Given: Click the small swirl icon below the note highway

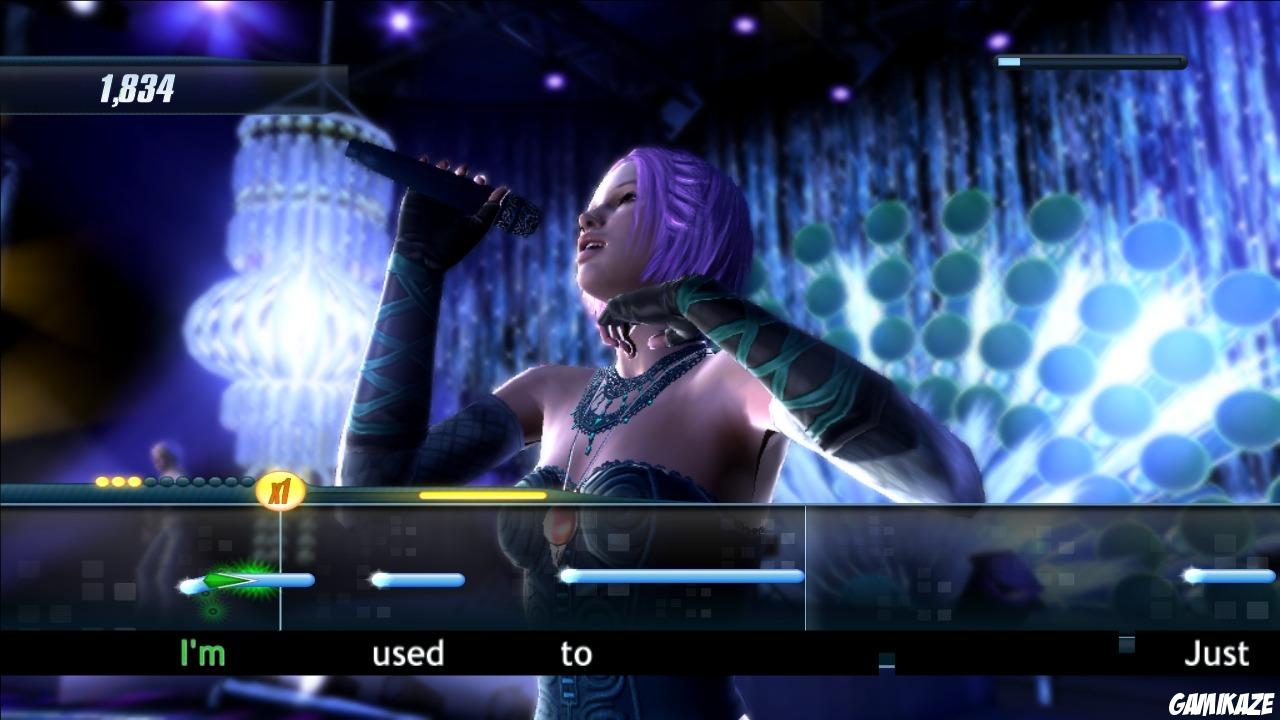Looking at the screenshot, I should (x=212, y=610).
